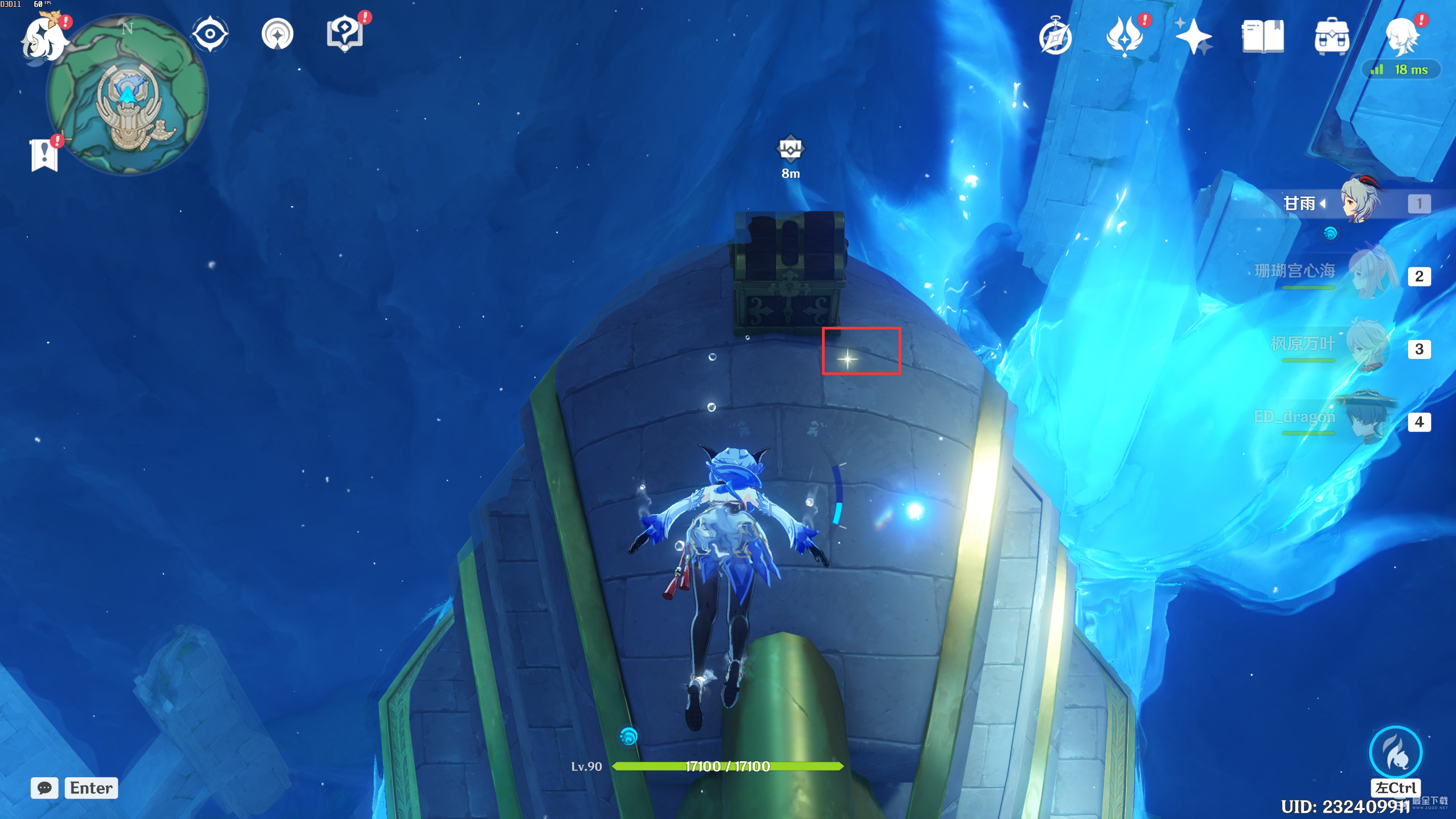Screen dimensions: 1456x819
Task: Select the 8m chest tracker marker
Action: click(x=790, y=149)
